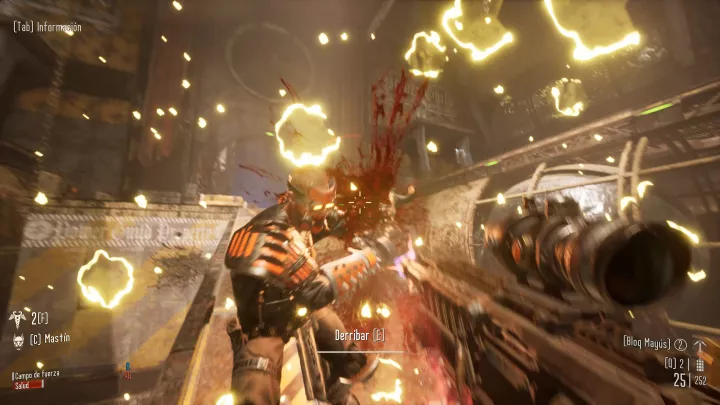Select the caduceus healing syringe icon

point(17,318)
